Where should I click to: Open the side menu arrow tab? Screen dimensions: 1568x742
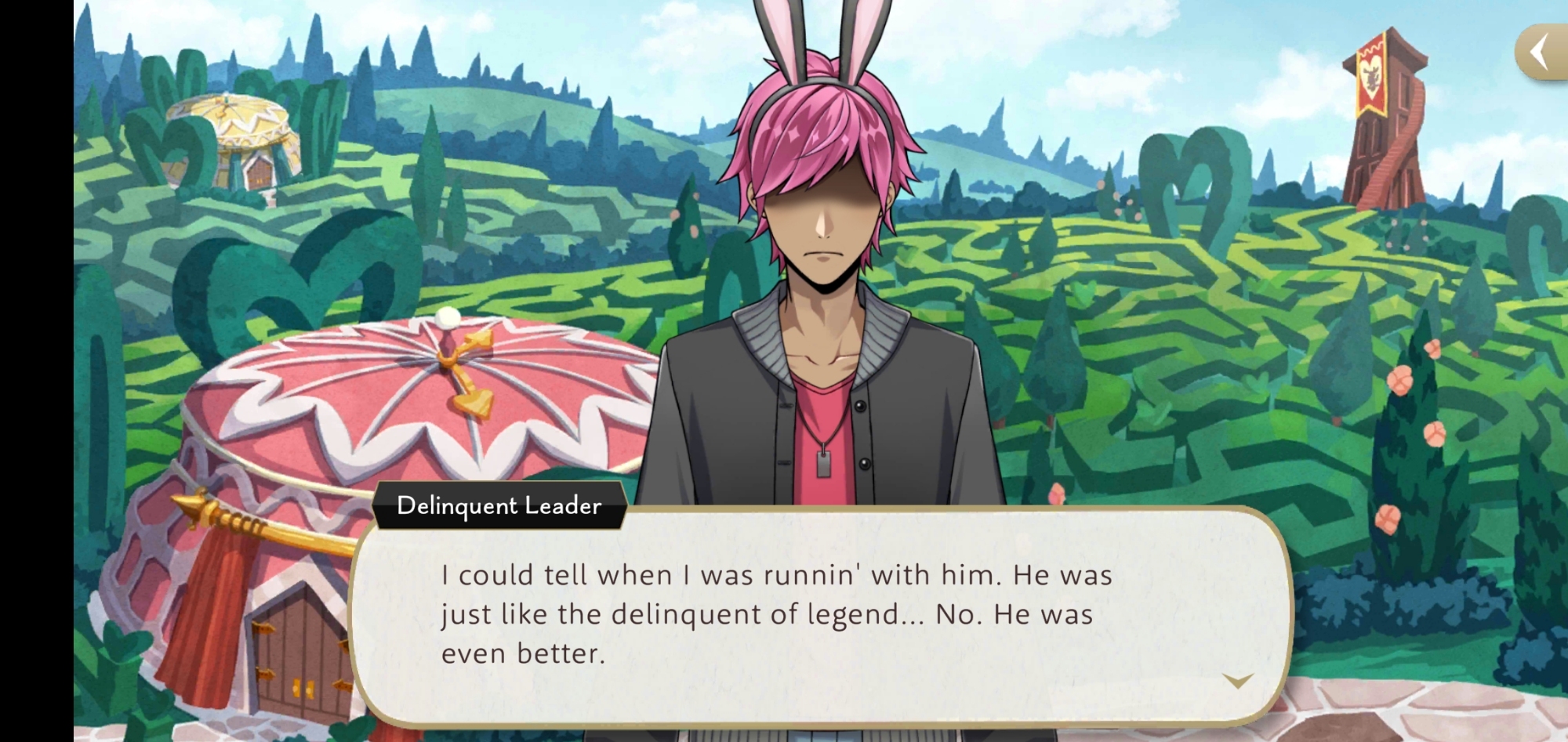[x=1541, y=52]
